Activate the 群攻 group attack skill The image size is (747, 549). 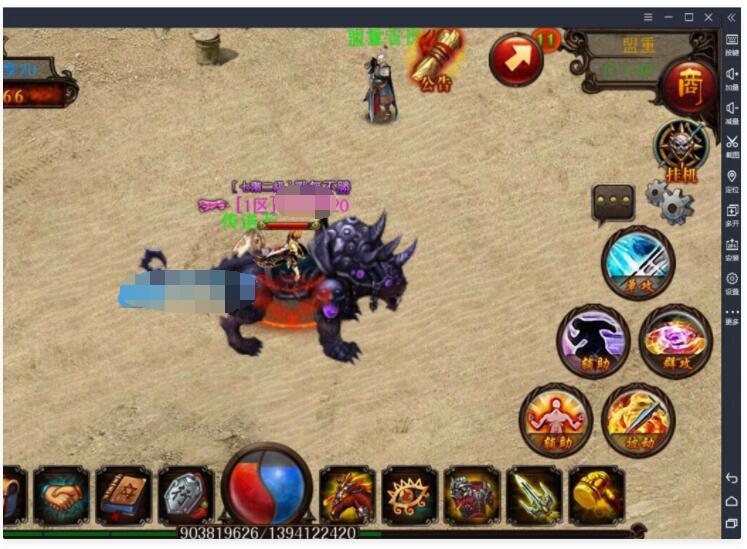pyautogui.click(x=675, y=341)
